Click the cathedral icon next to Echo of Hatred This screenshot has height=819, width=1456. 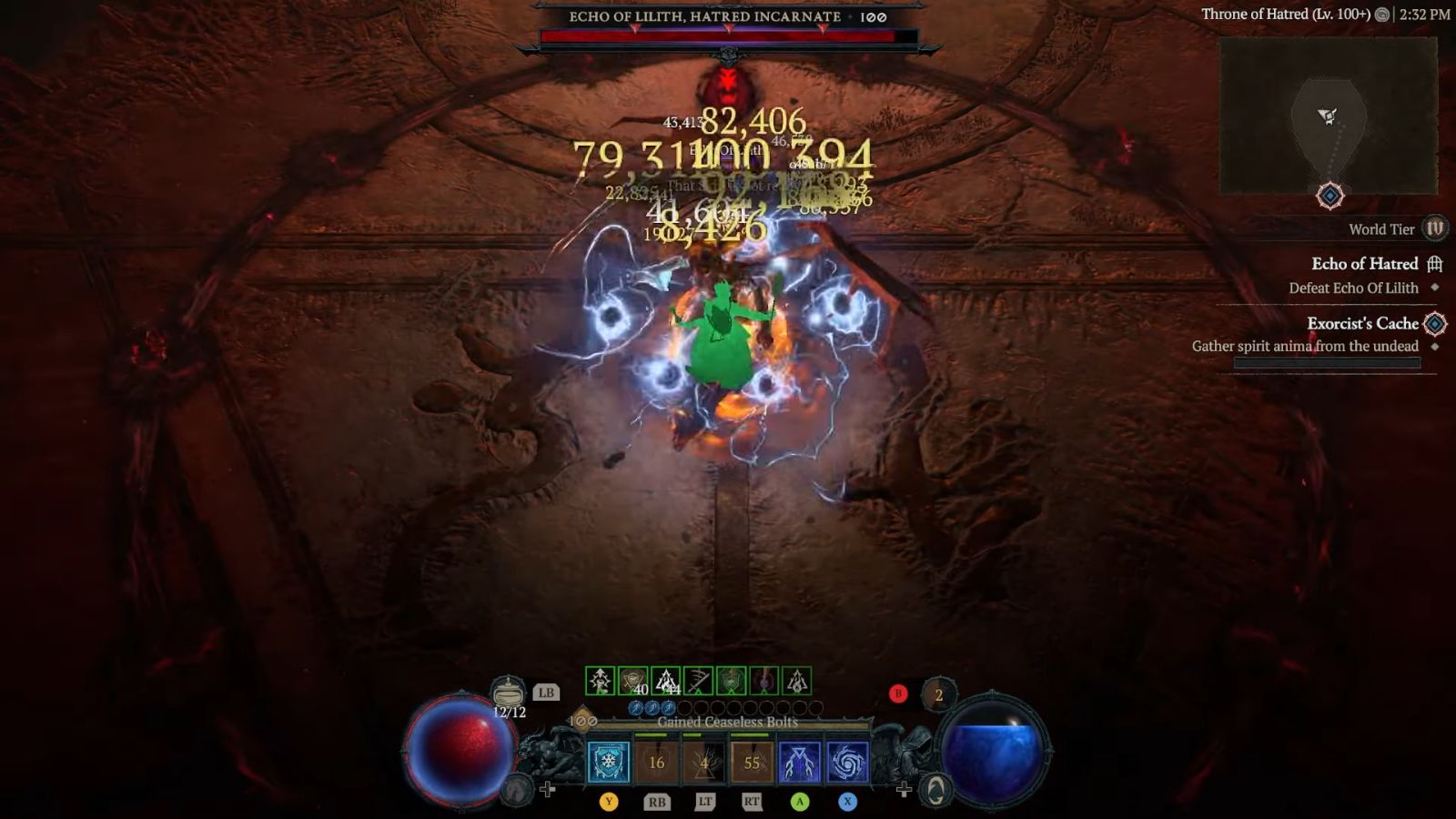pyautogui.click(x=1435, y=264)
